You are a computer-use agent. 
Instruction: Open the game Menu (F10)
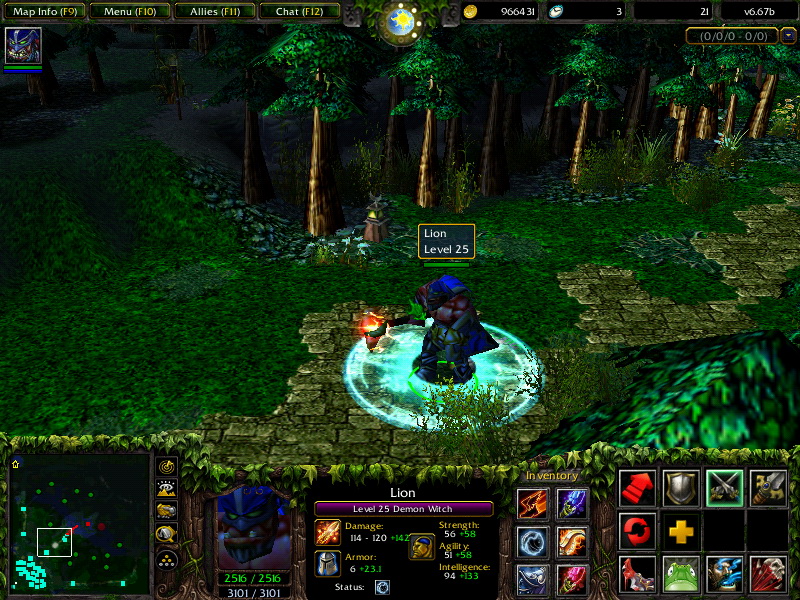click(127, 12)
